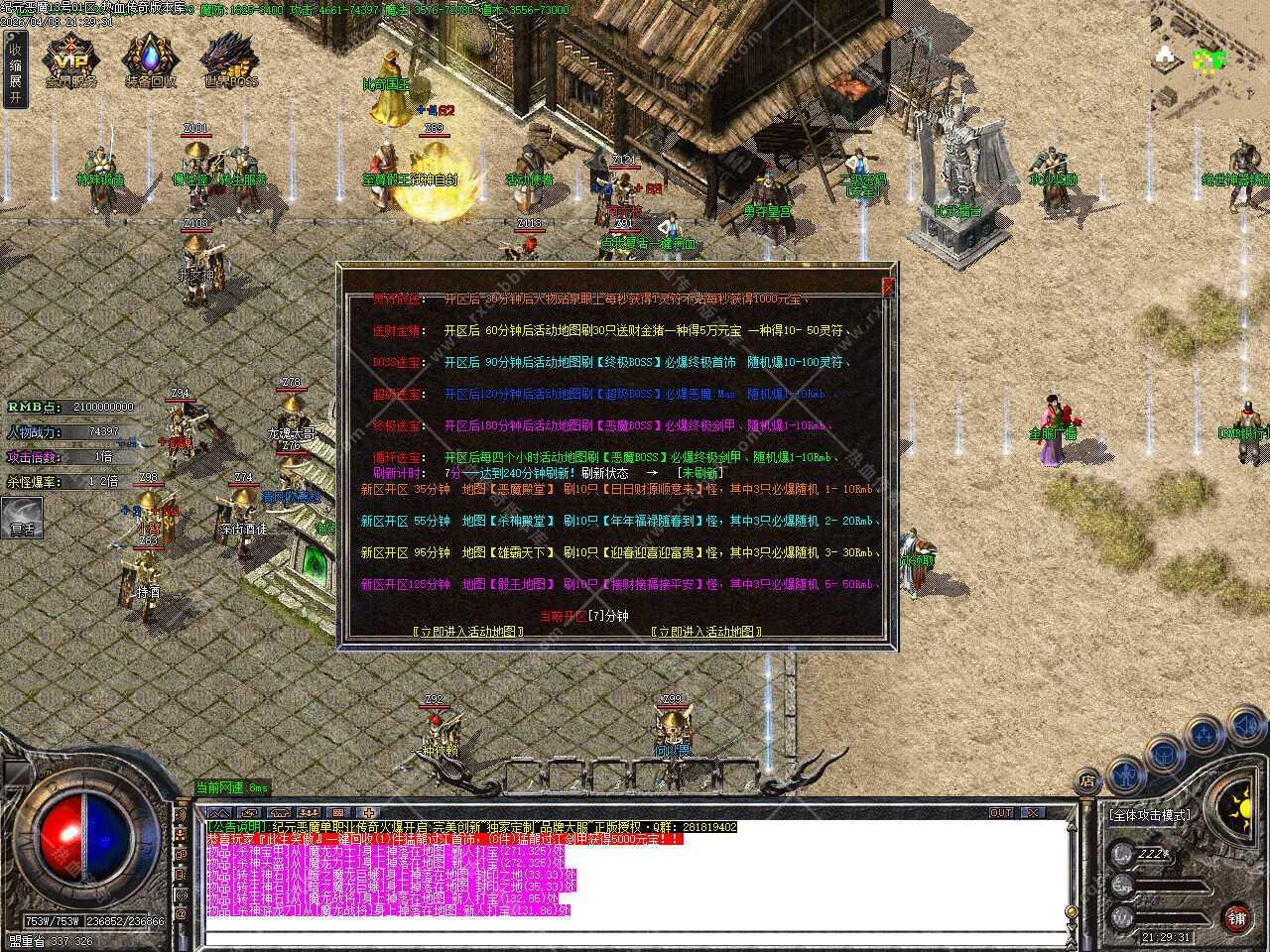Open the skills sparkle round button
The height and width of the screenshot is (952, 1270).
1204,734
